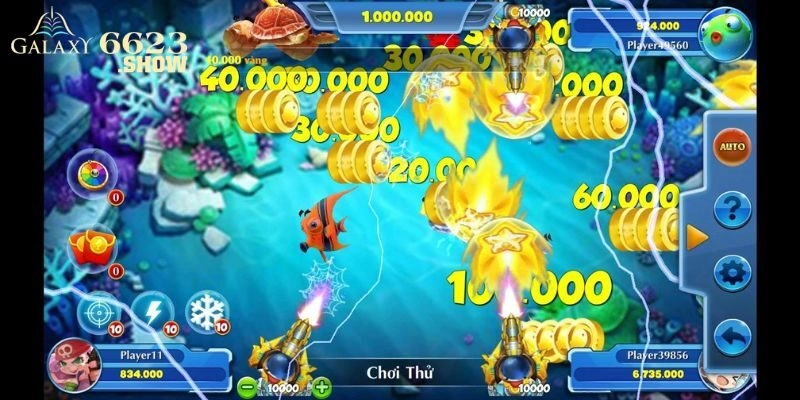
Task: Increase cannon bet with plus button
Action: tap(322, 385)
